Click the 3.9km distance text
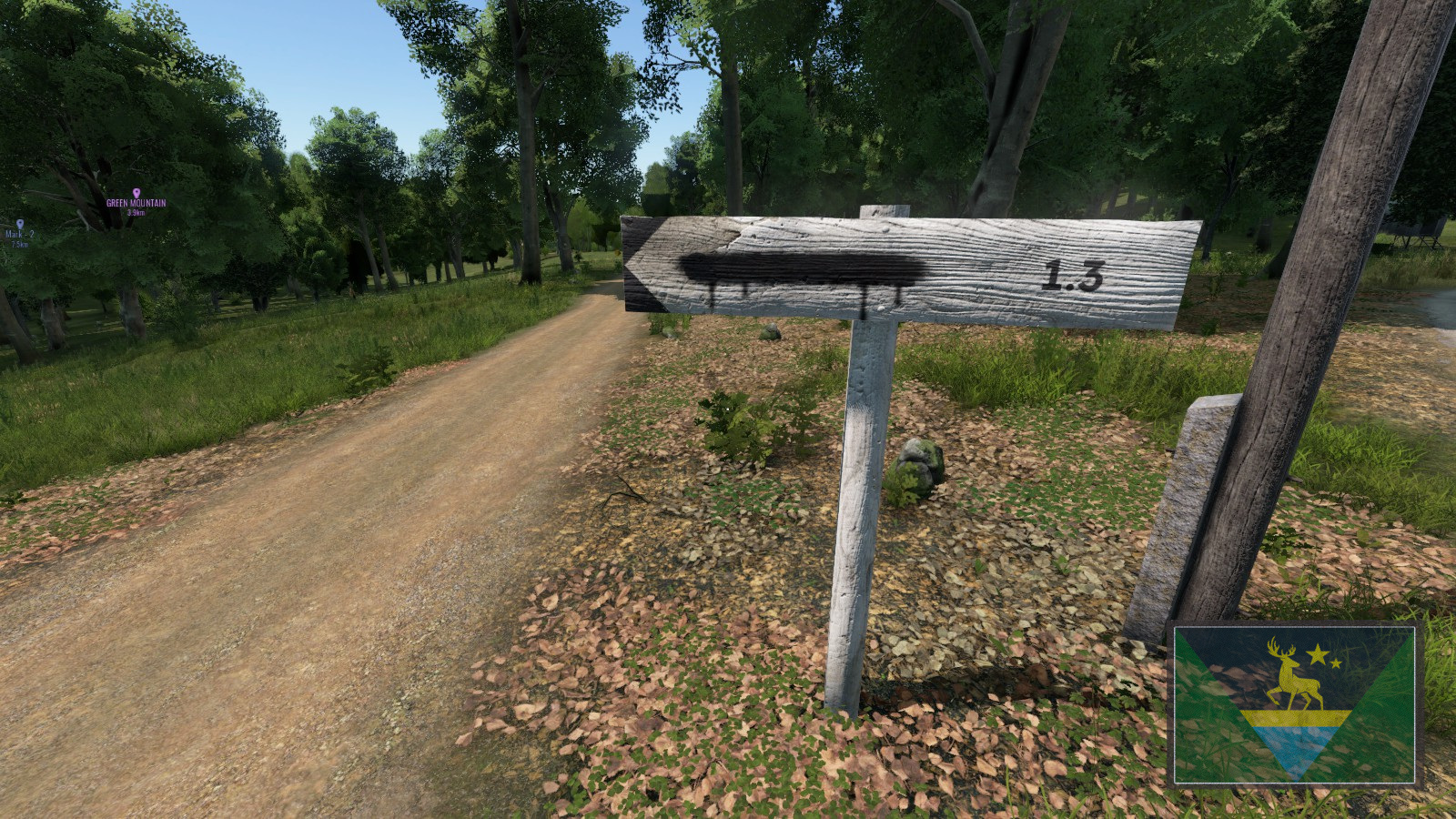 coord(136,213)
